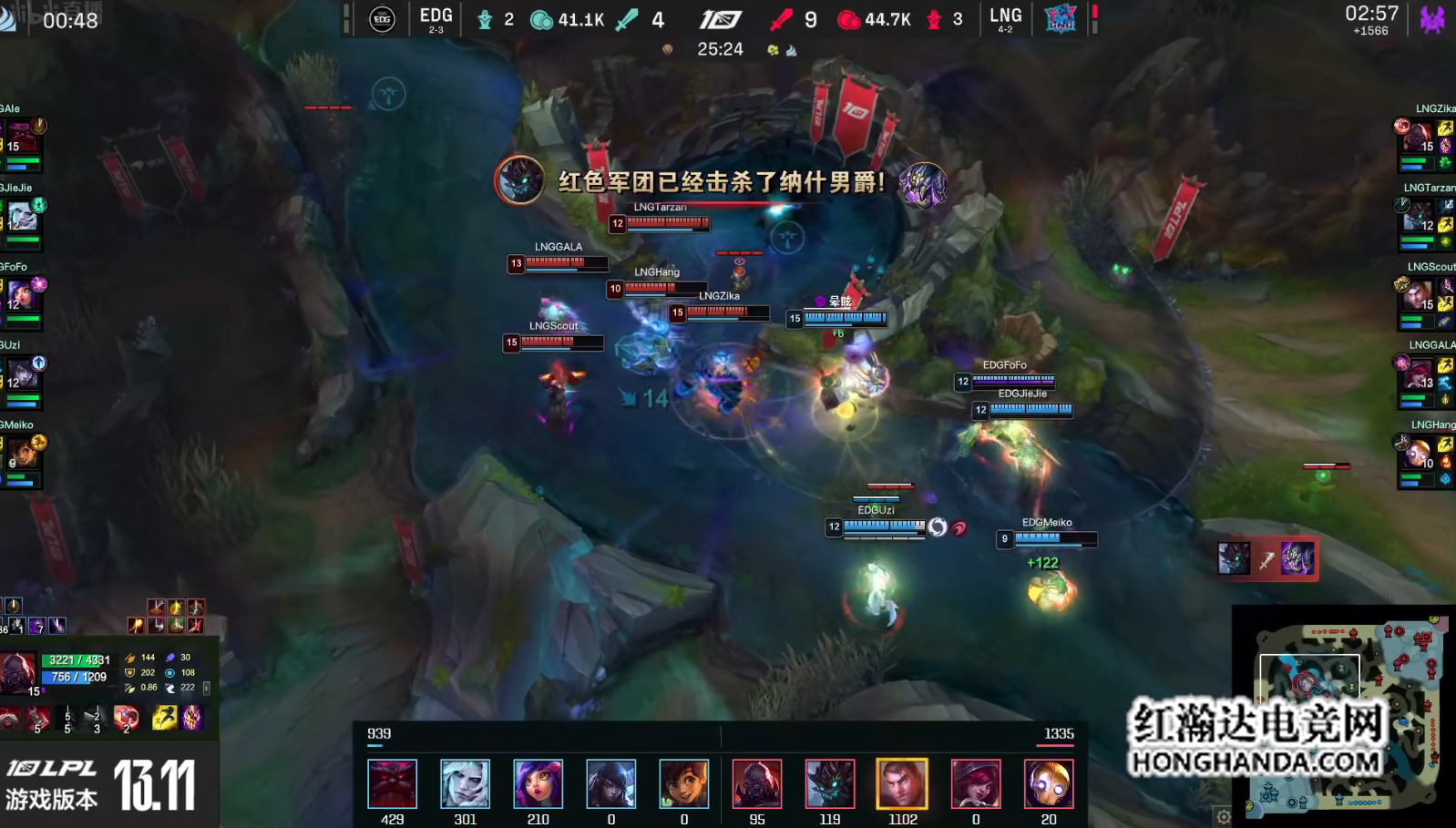This screenshot has height=828, width=1456.
Task: Choose Neeko's portrait in the bottom bar
Action: click(538, 783)
